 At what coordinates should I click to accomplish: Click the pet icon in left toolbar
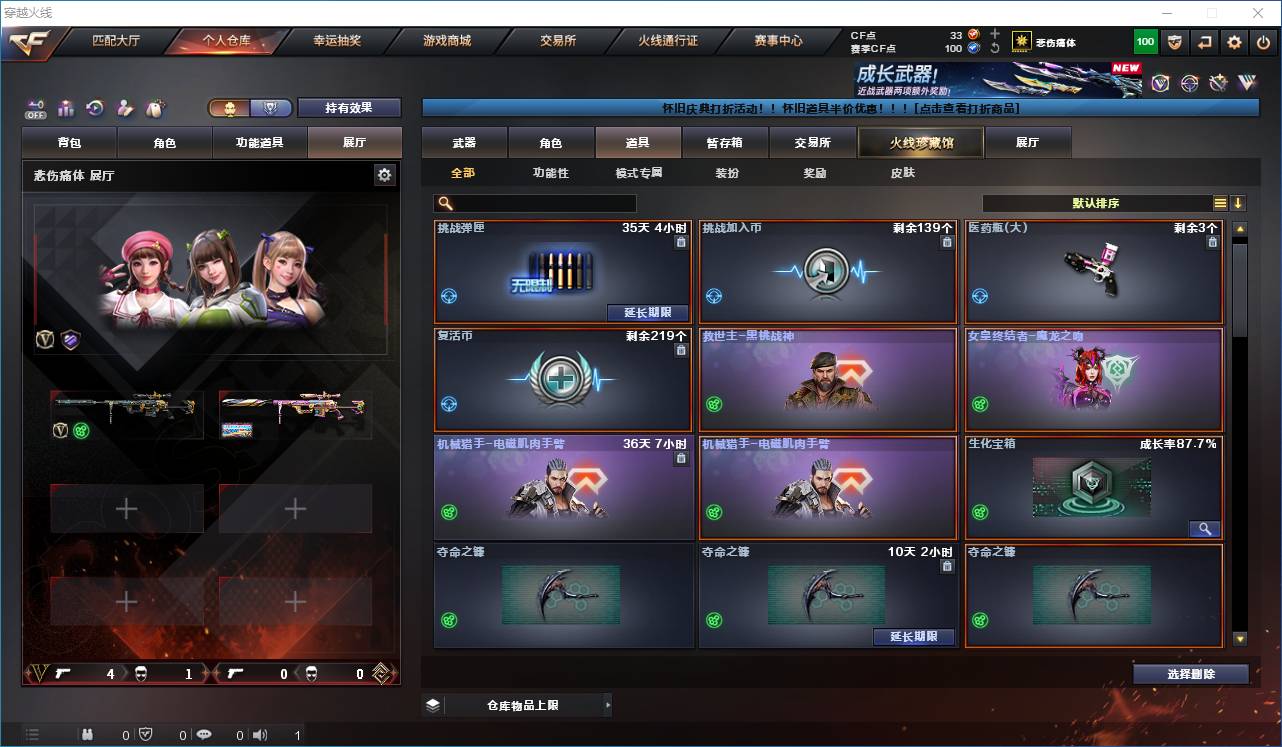[x=153, y=108]
